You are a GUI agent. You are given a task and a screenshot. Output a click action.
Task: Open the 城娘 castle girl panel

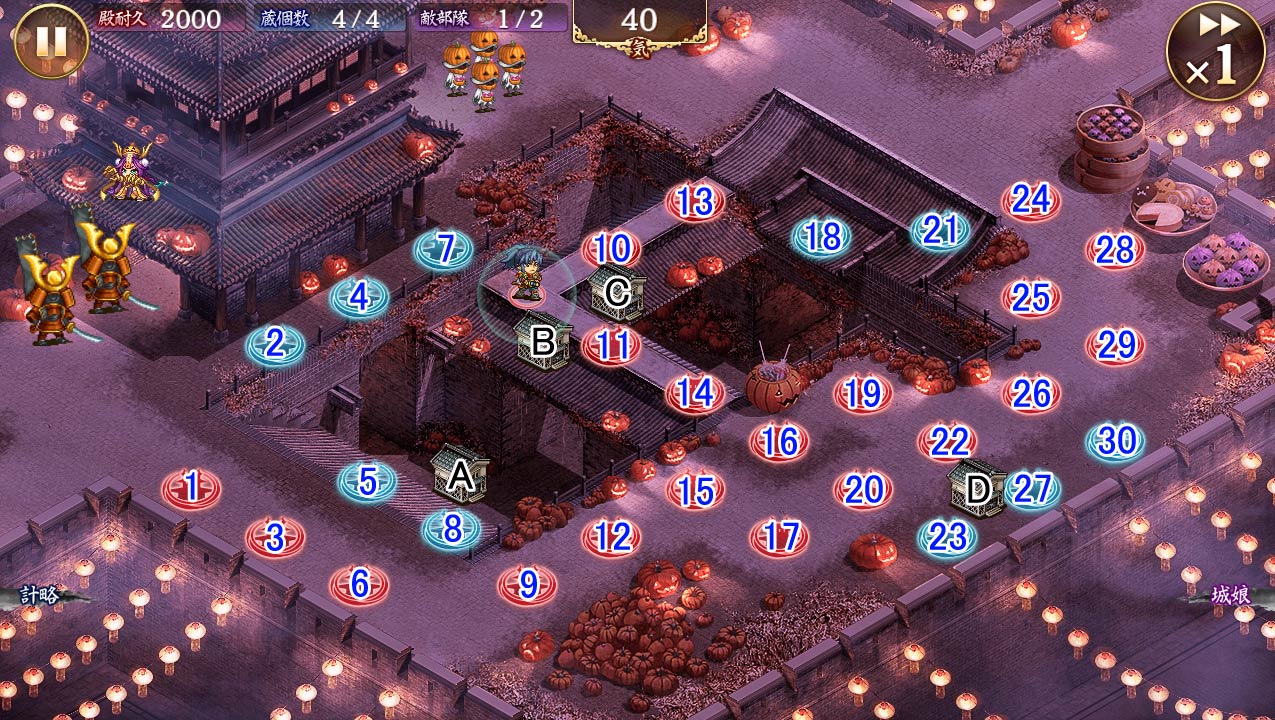click(x=1230, y=596)
